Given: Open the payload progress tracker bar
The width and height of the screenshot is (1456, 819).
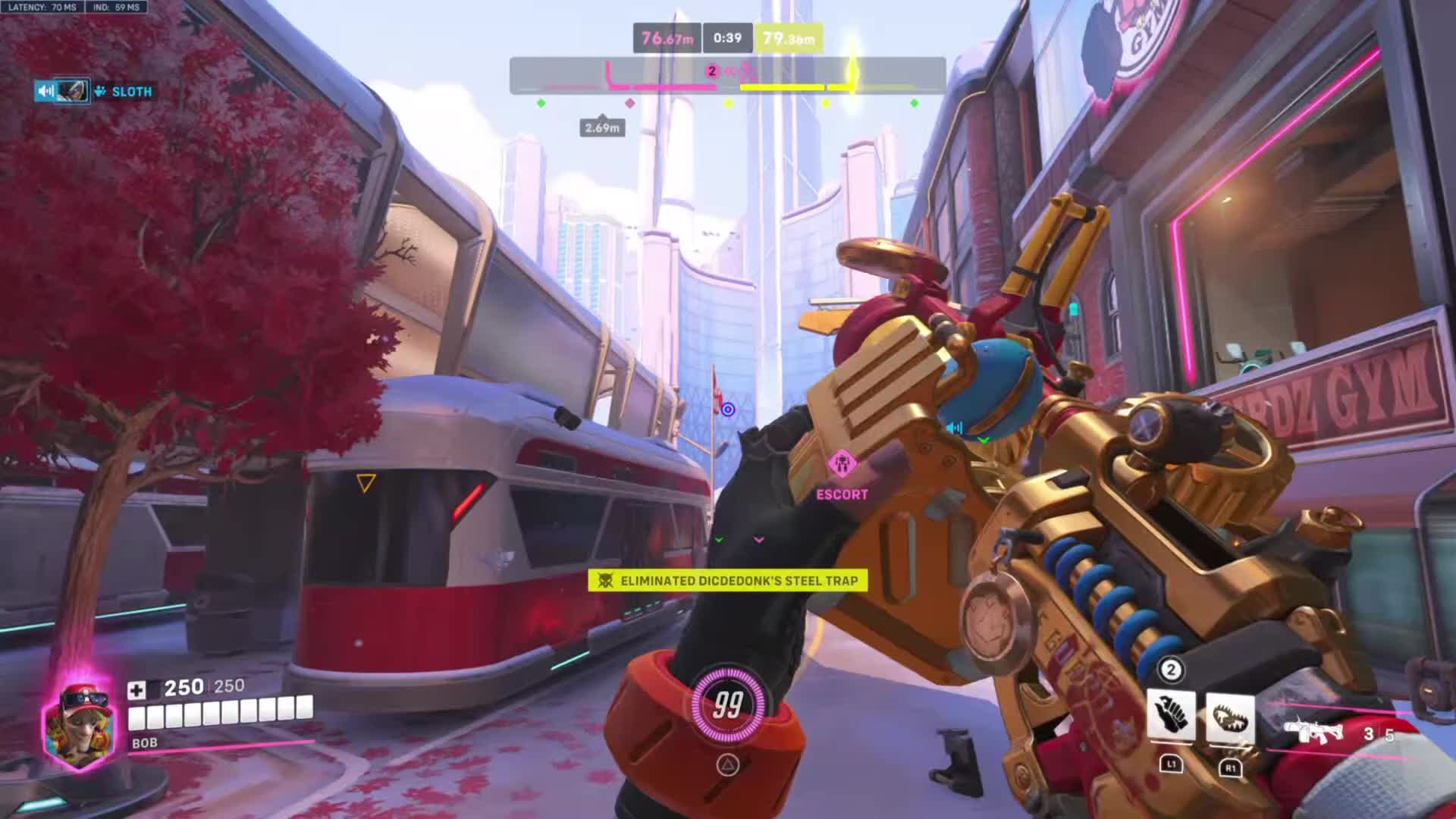Looking at the screenshot, I should 727,76.
